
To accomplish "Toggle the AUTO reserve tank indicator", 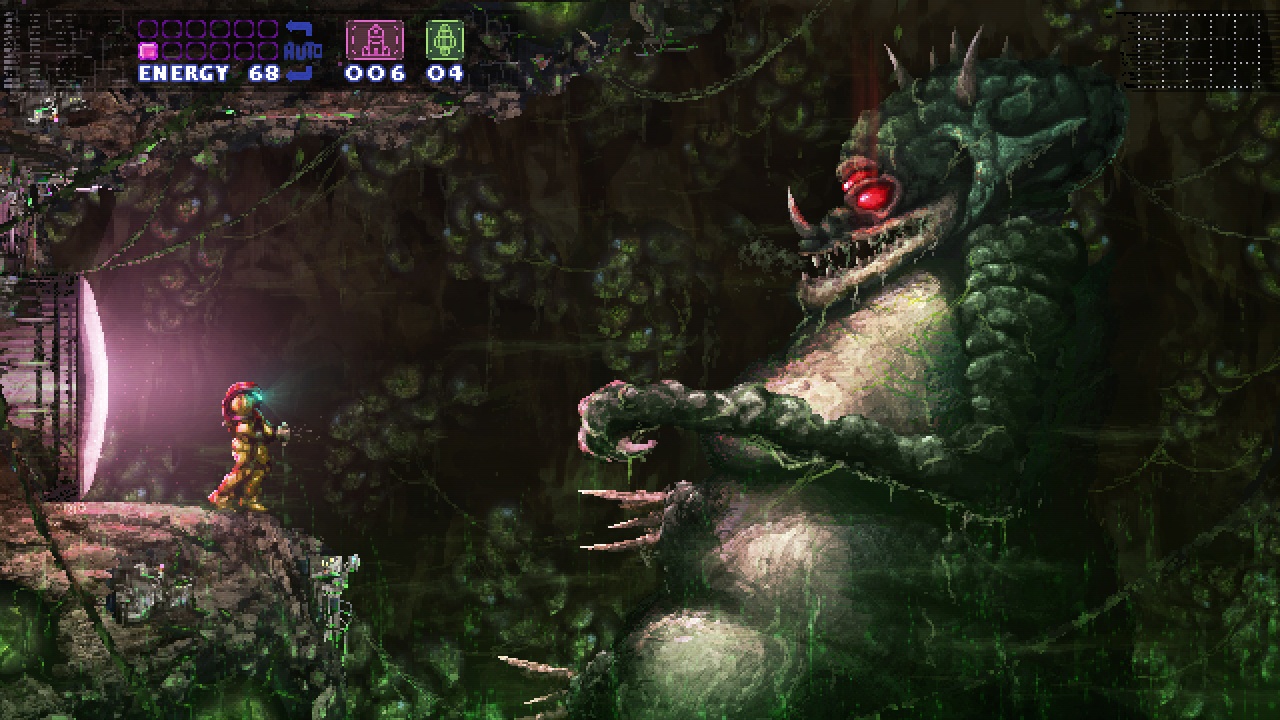I will (301, 50).
